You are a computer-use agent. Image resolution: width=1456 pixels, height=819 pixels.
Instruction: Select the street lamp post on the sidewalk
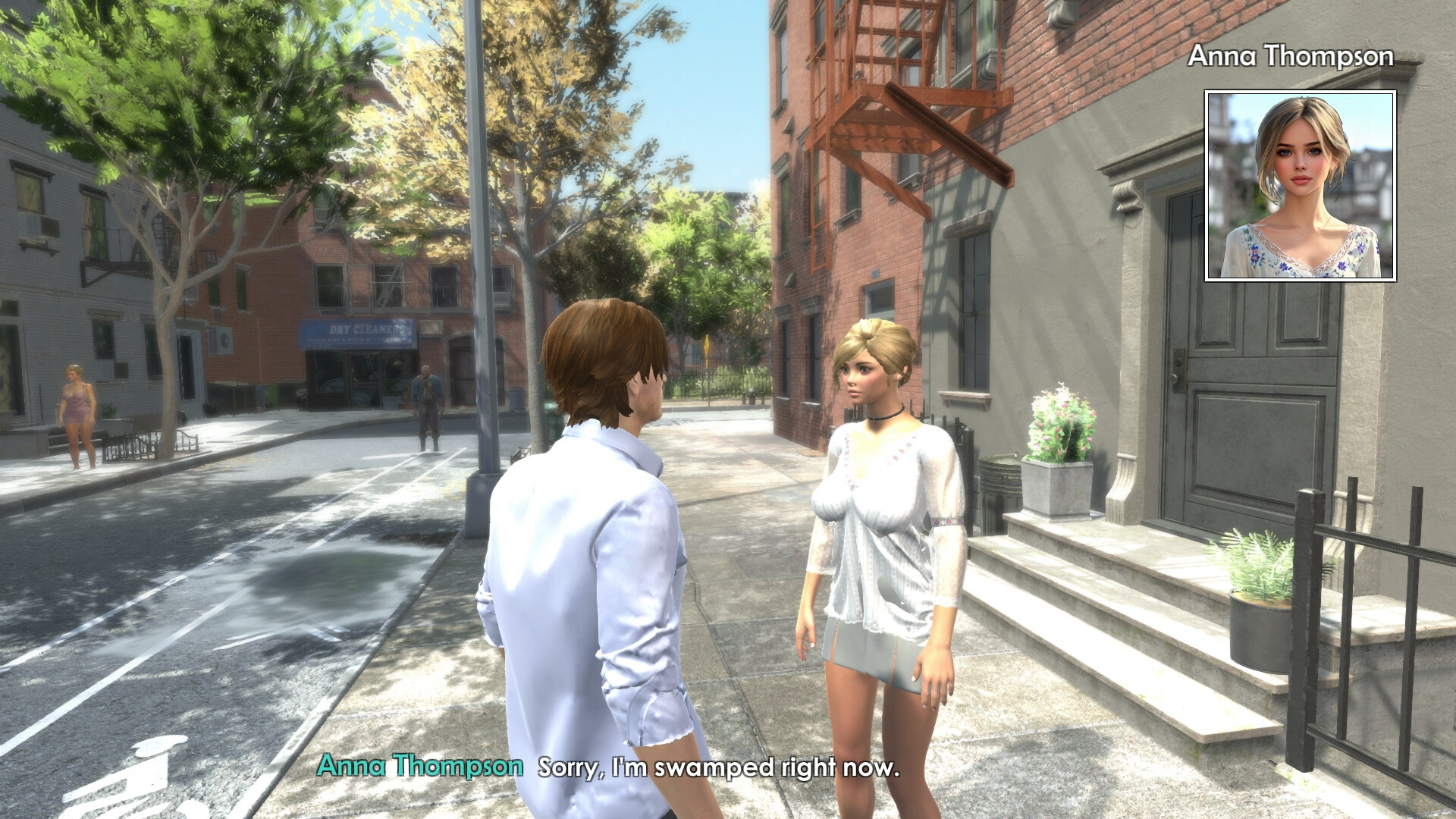coord(479,265)
